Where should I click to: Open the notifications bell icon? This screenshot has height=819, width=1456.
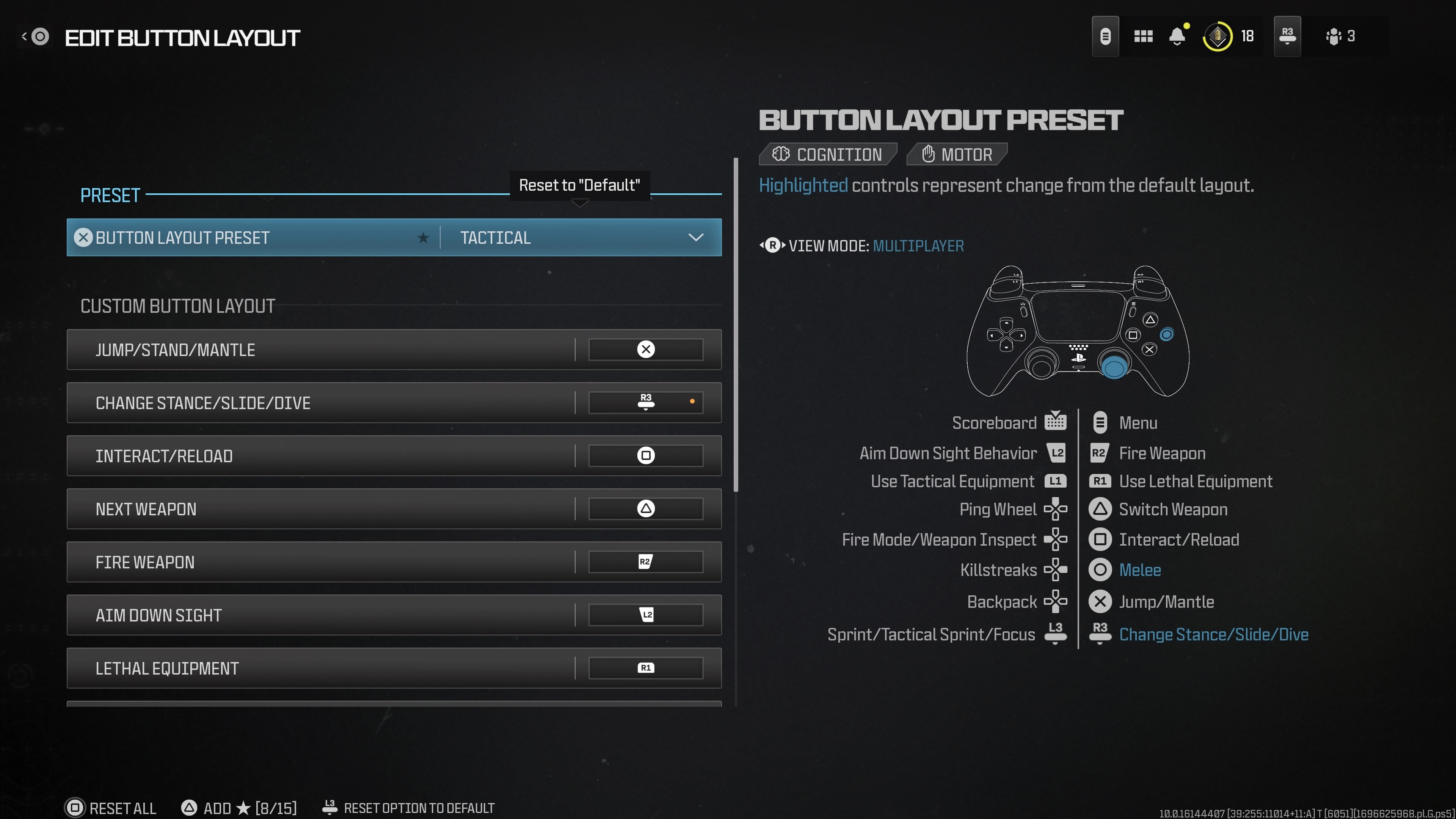[x=1177, y=36]
